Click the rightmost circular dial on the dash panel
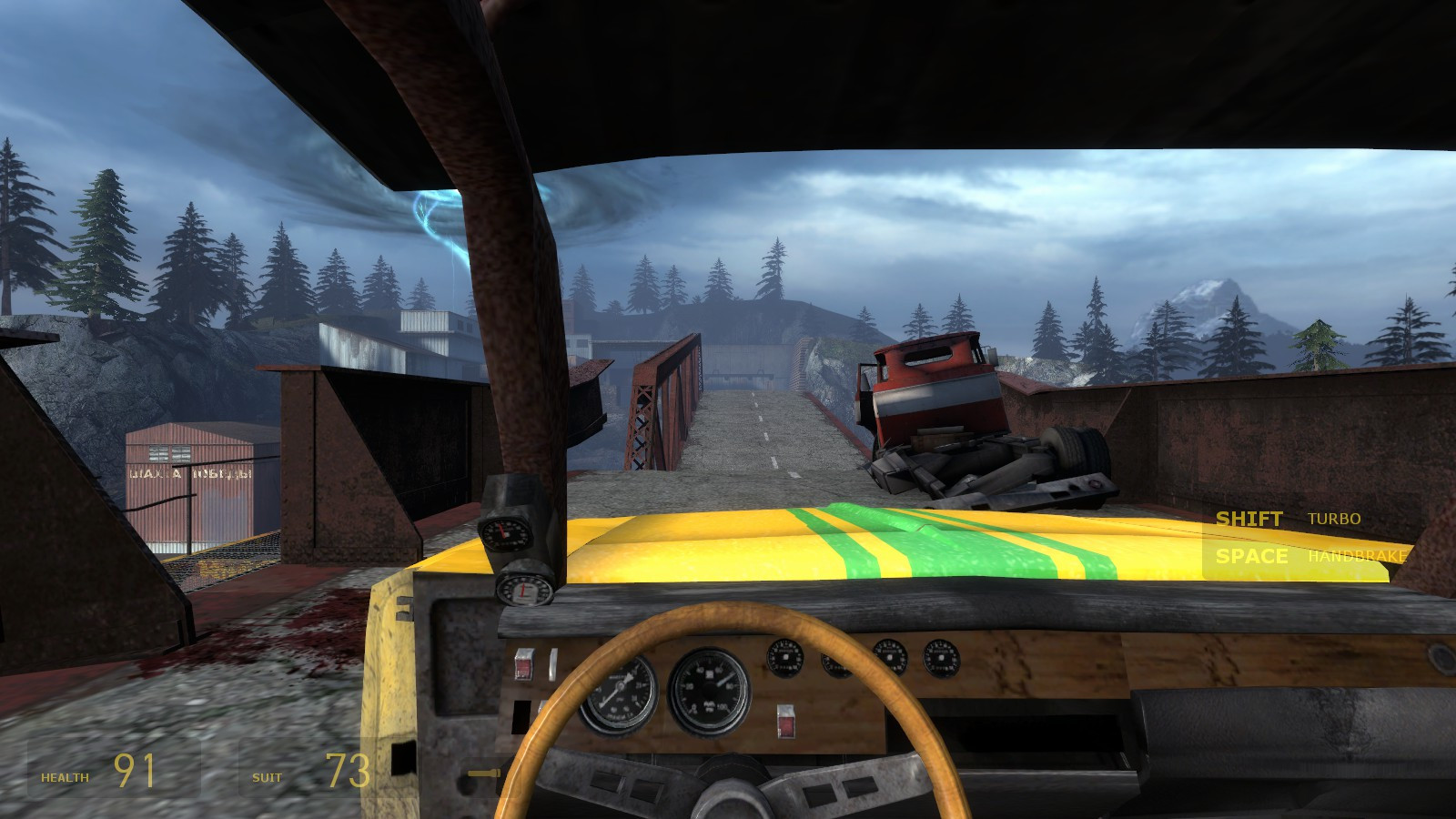 (x=944, y=655)
